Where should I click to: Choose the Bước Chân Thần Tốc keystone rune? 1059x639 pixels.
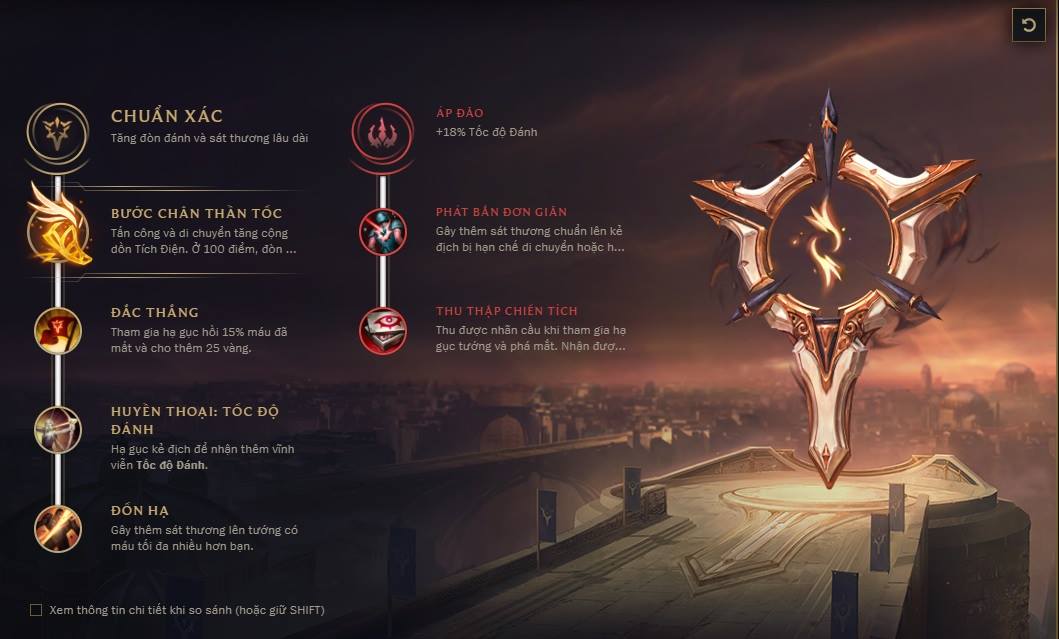[59, 227]
